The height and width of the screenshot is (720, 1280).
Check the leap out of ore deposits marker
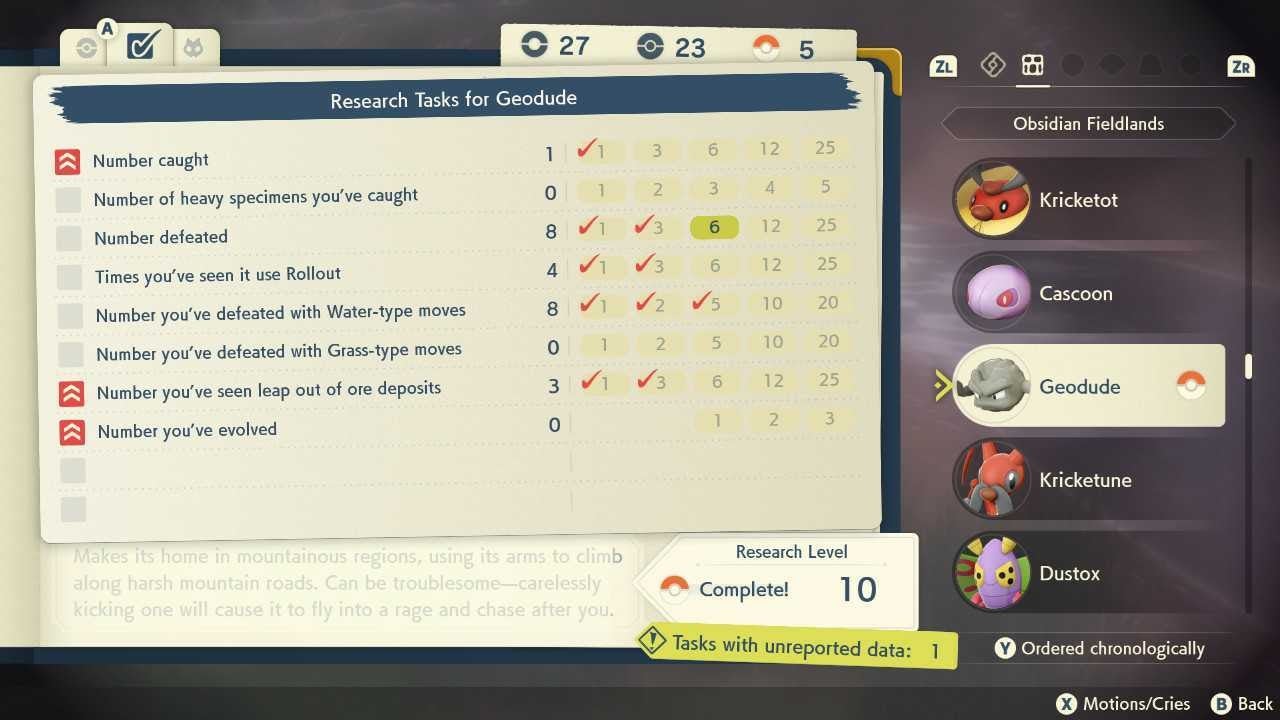tap(68, 394)
